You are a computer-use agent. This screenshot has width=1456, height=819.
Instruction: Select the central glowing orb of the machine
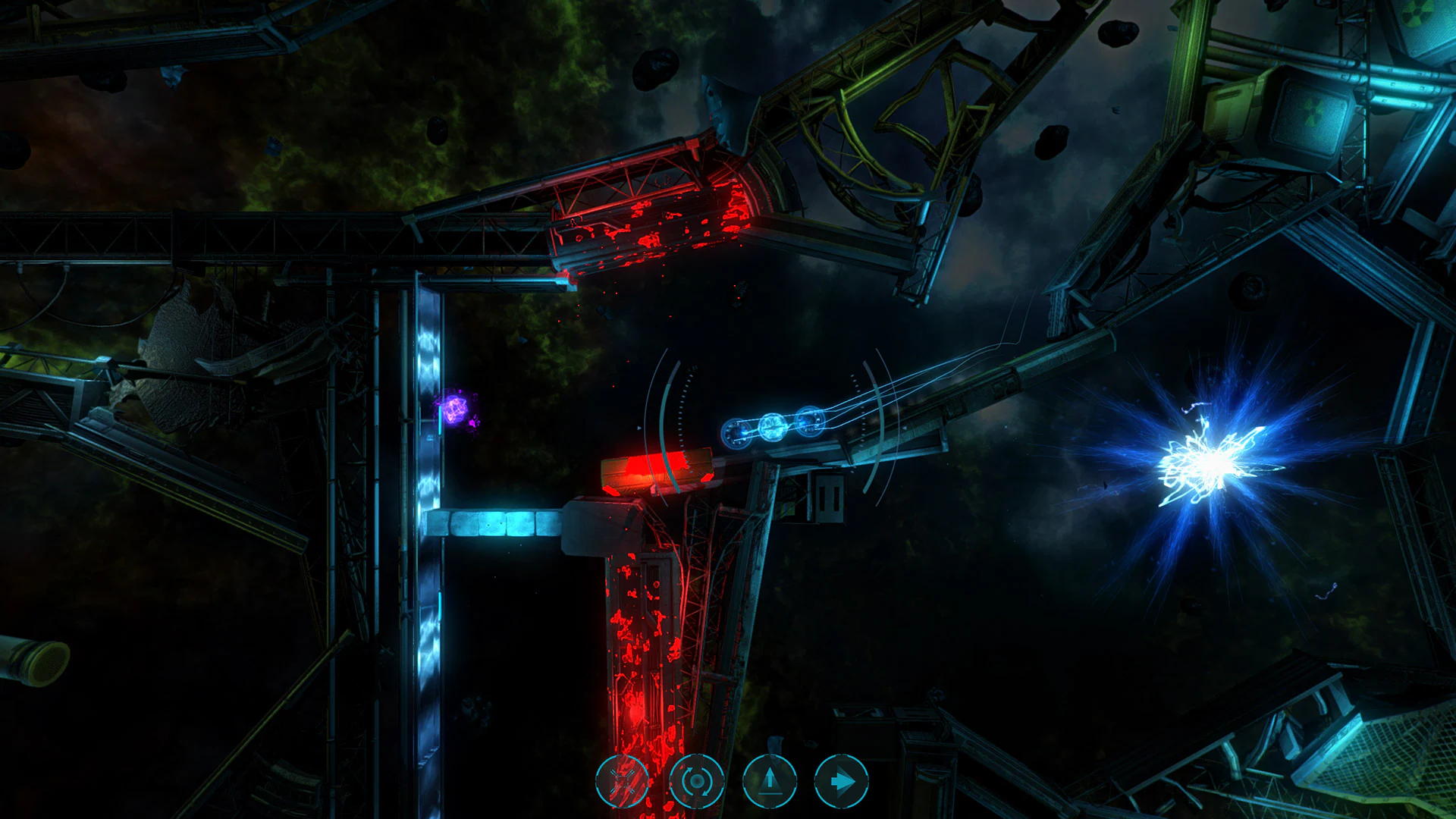(773, 428)
